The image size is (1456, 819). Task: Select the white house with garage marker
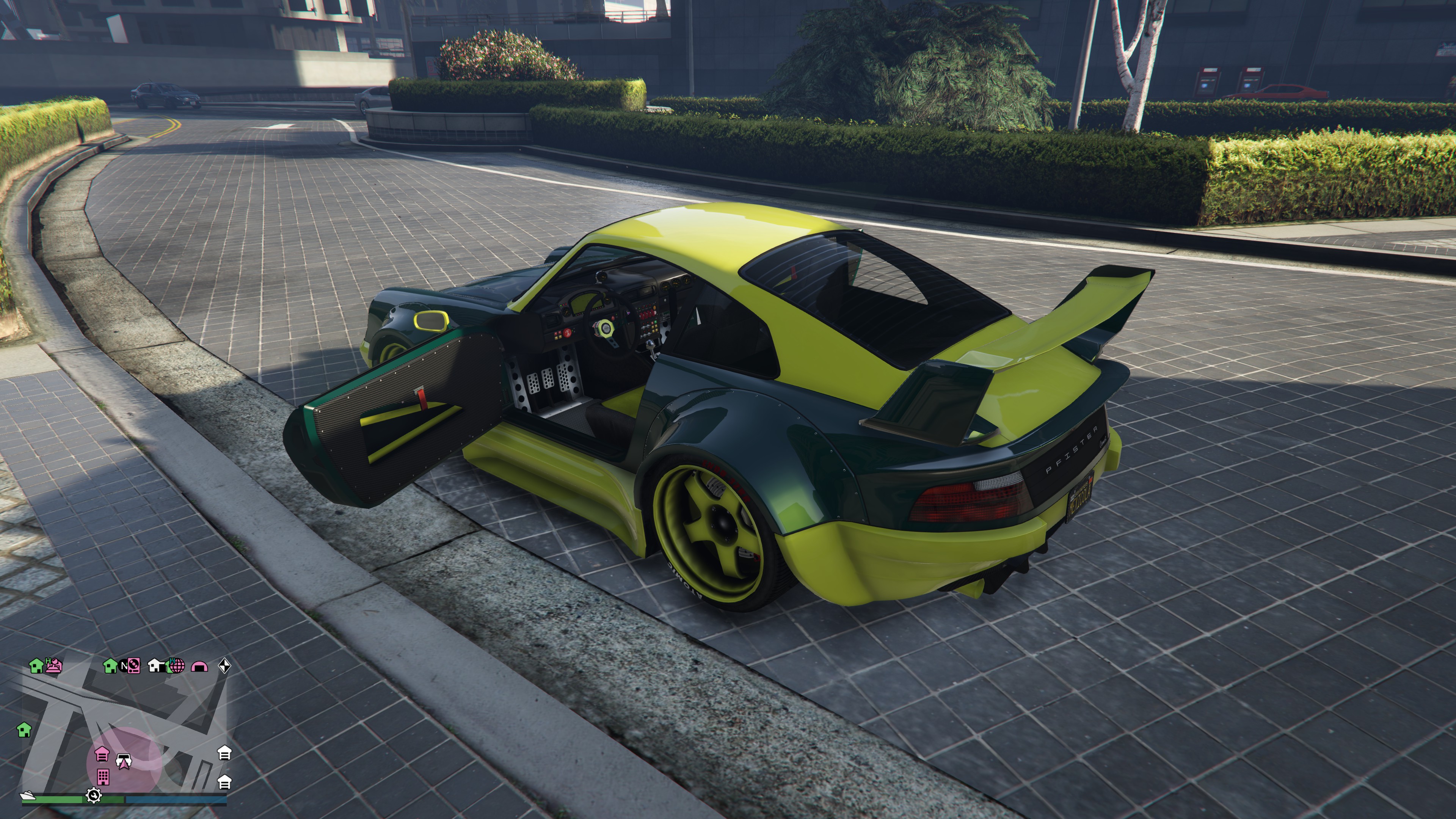(x=157, y=666)
